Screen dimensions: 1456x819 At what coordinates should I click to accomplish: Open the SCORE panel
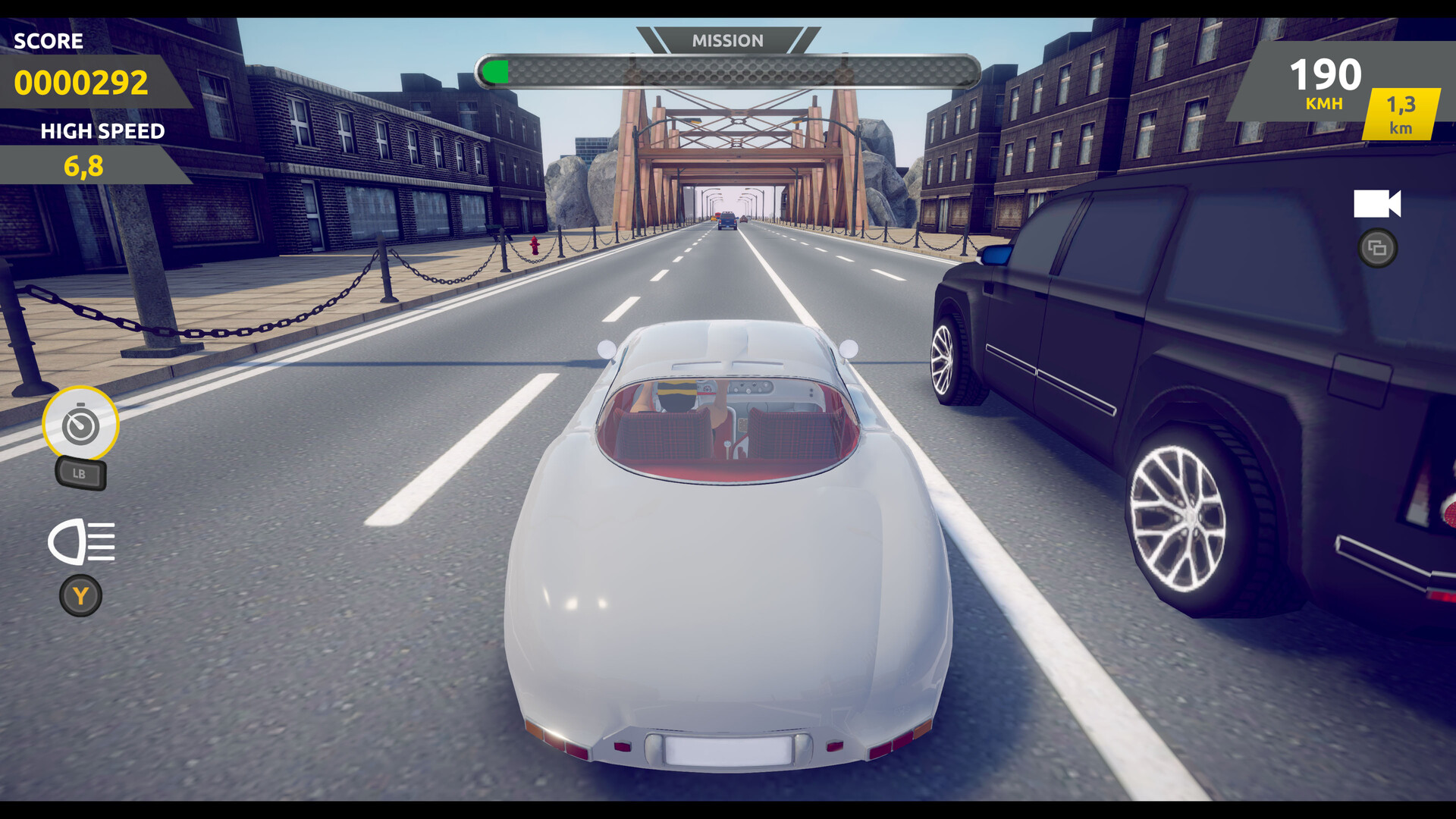click(x=51, y=42)
